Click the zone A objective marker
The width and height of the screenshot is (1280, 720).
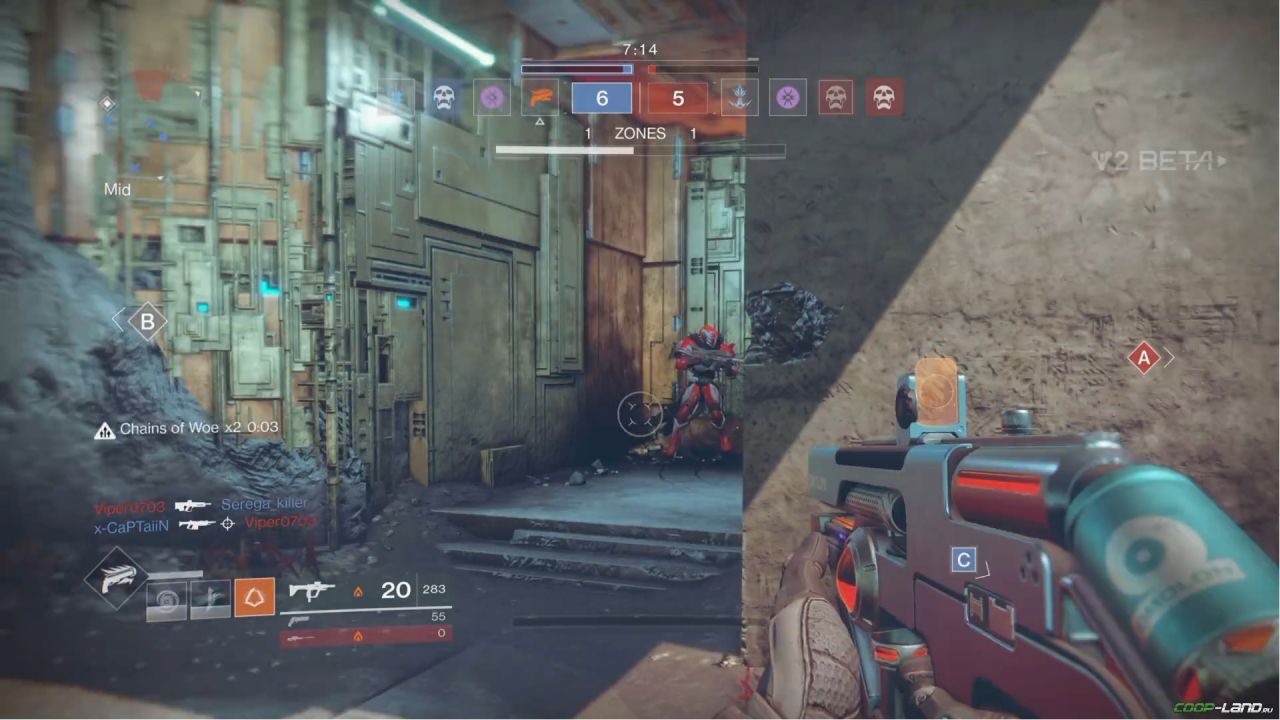click(x=1144, y=357)
